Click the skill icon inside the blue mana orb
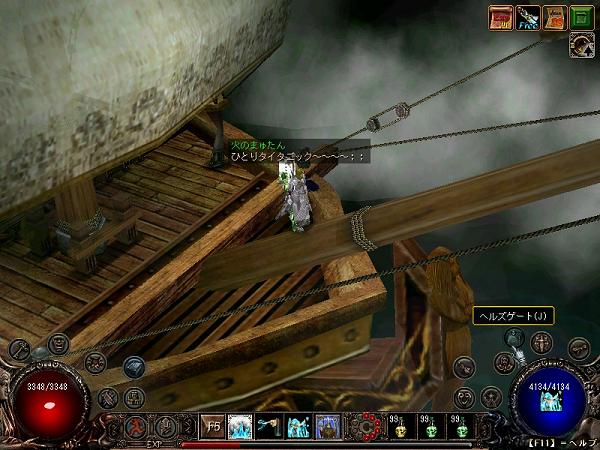 551,402
